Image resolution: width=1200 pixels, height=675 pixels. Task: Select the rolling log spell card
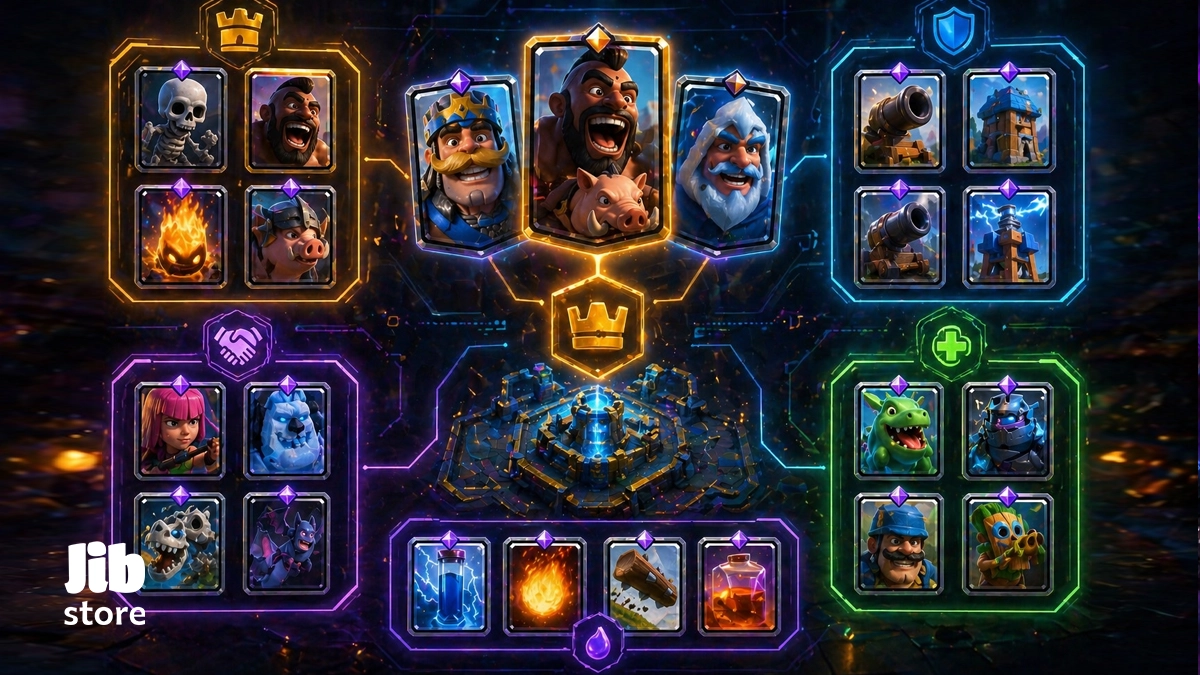point(645,585)
